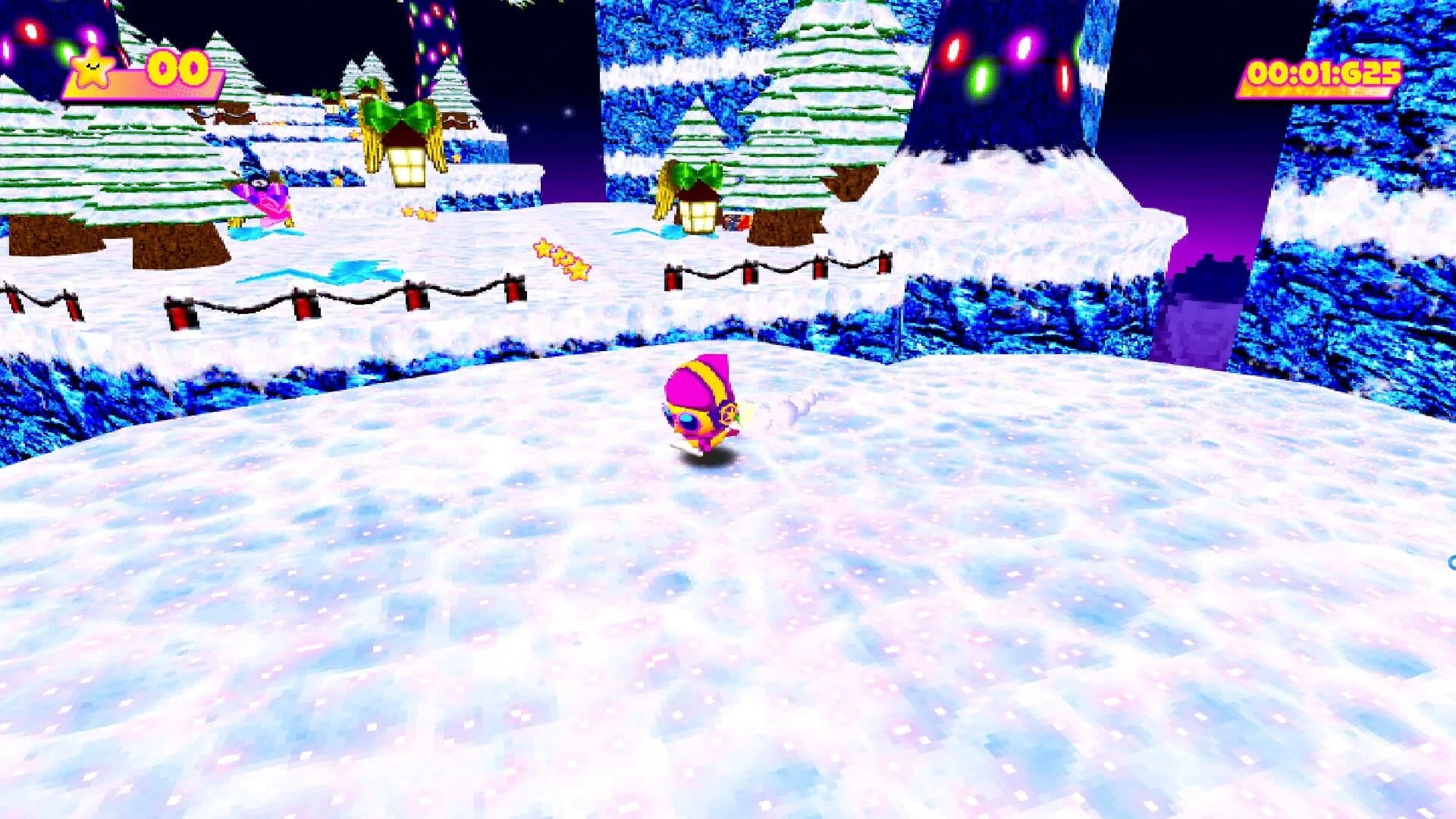This screenshot has width=1456, height=819.
Task: Click the green bow decoration on the hut
Action: 698,173
